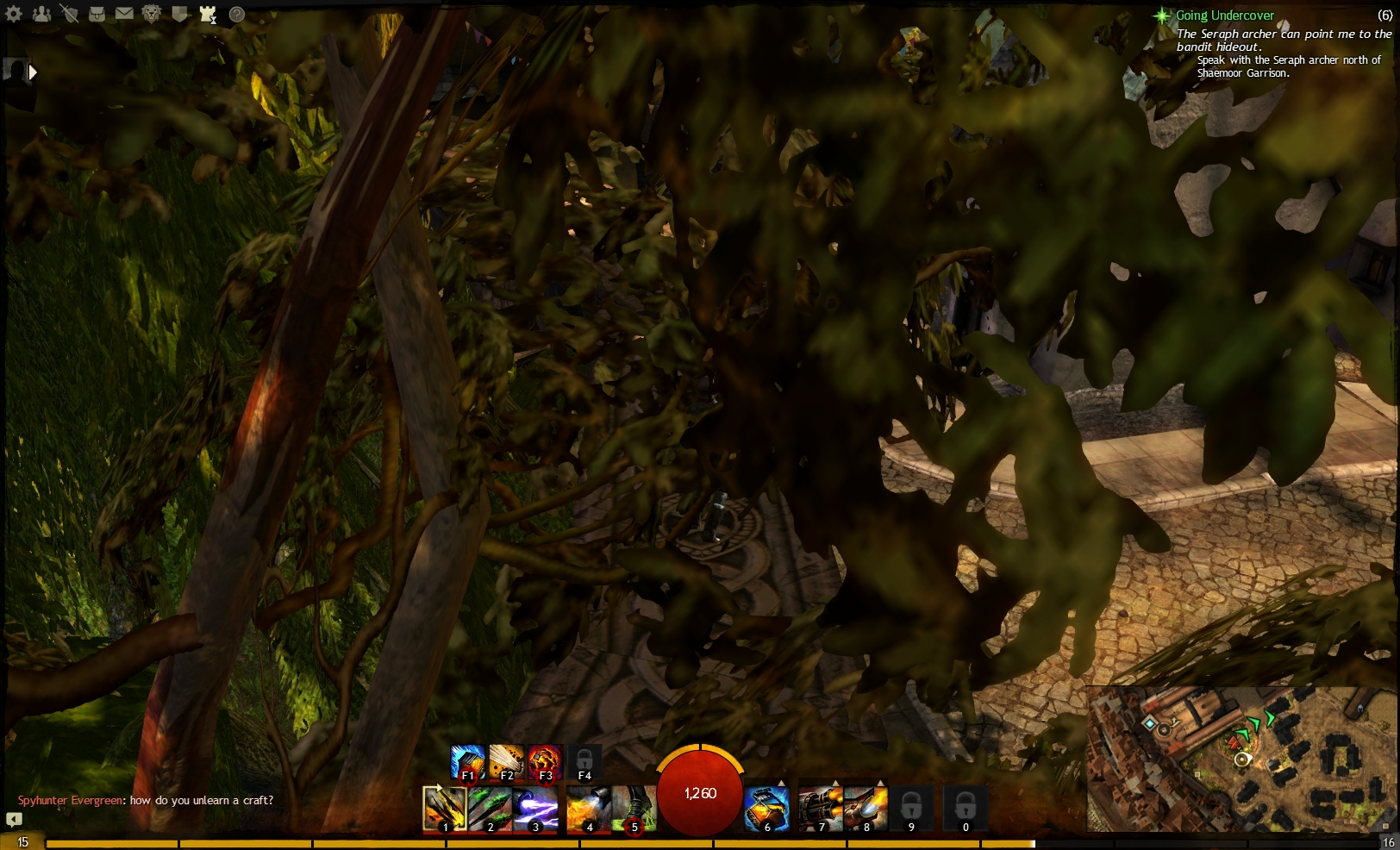Screen dimensions: 1400x850
Task: Expand utility skill 7 options arrow
Action: pyautogui.click(x=835, y=783)
